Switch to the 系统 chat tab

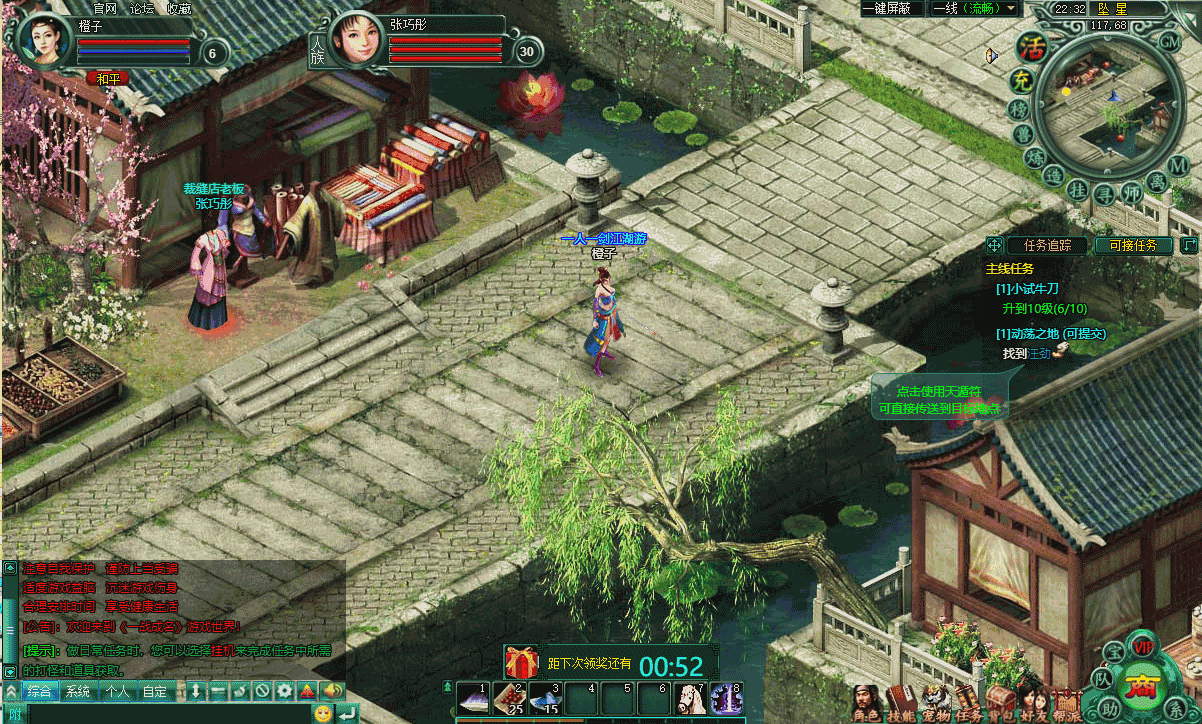tap(77, 691)
